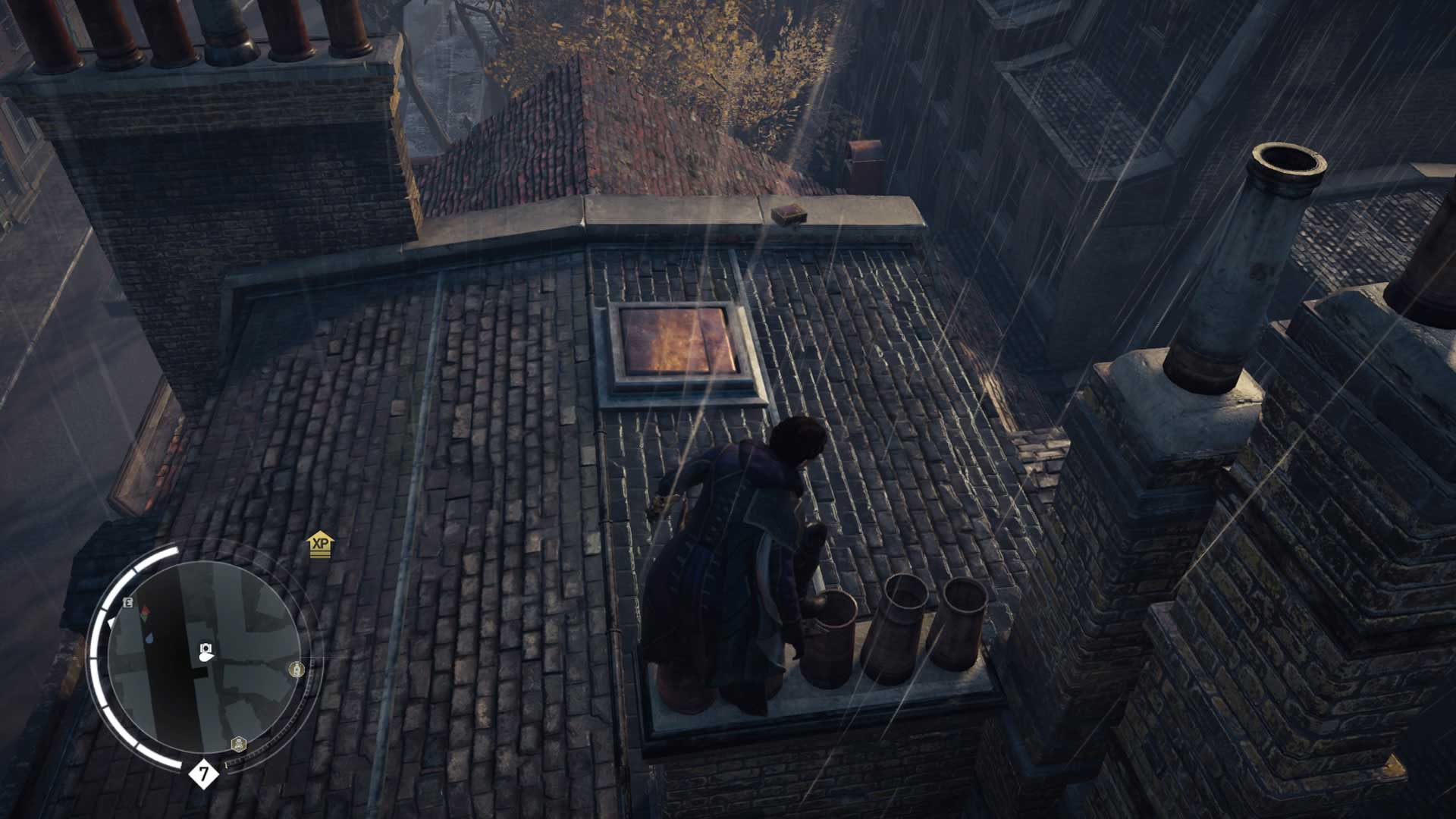Screen dimensions: 1456x819
Task: Select the player position arrow on the minimap
Action: (206, 657)
